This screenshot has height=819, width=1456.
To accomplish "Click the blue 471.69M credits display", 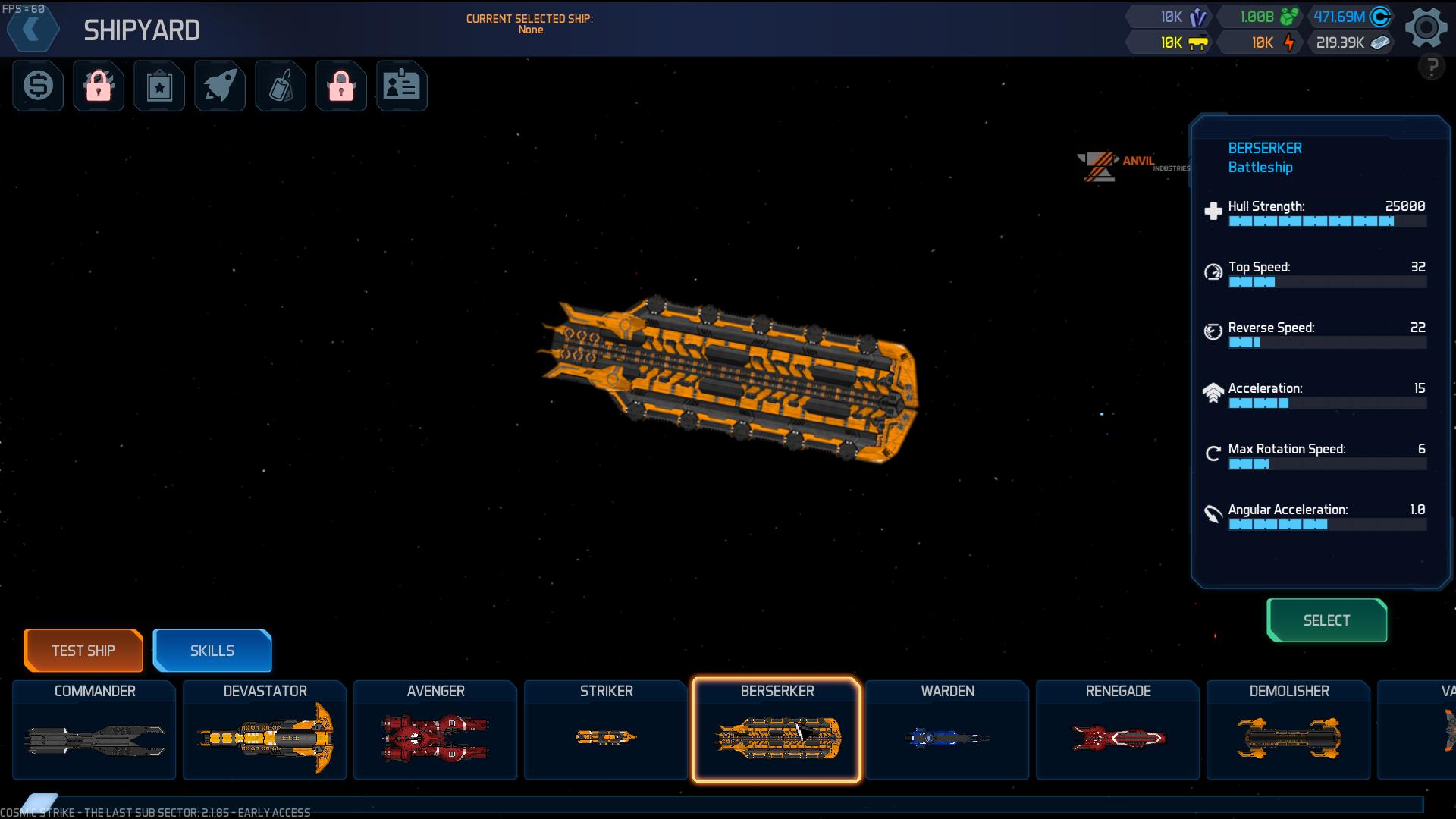I will coord(1353,15).
